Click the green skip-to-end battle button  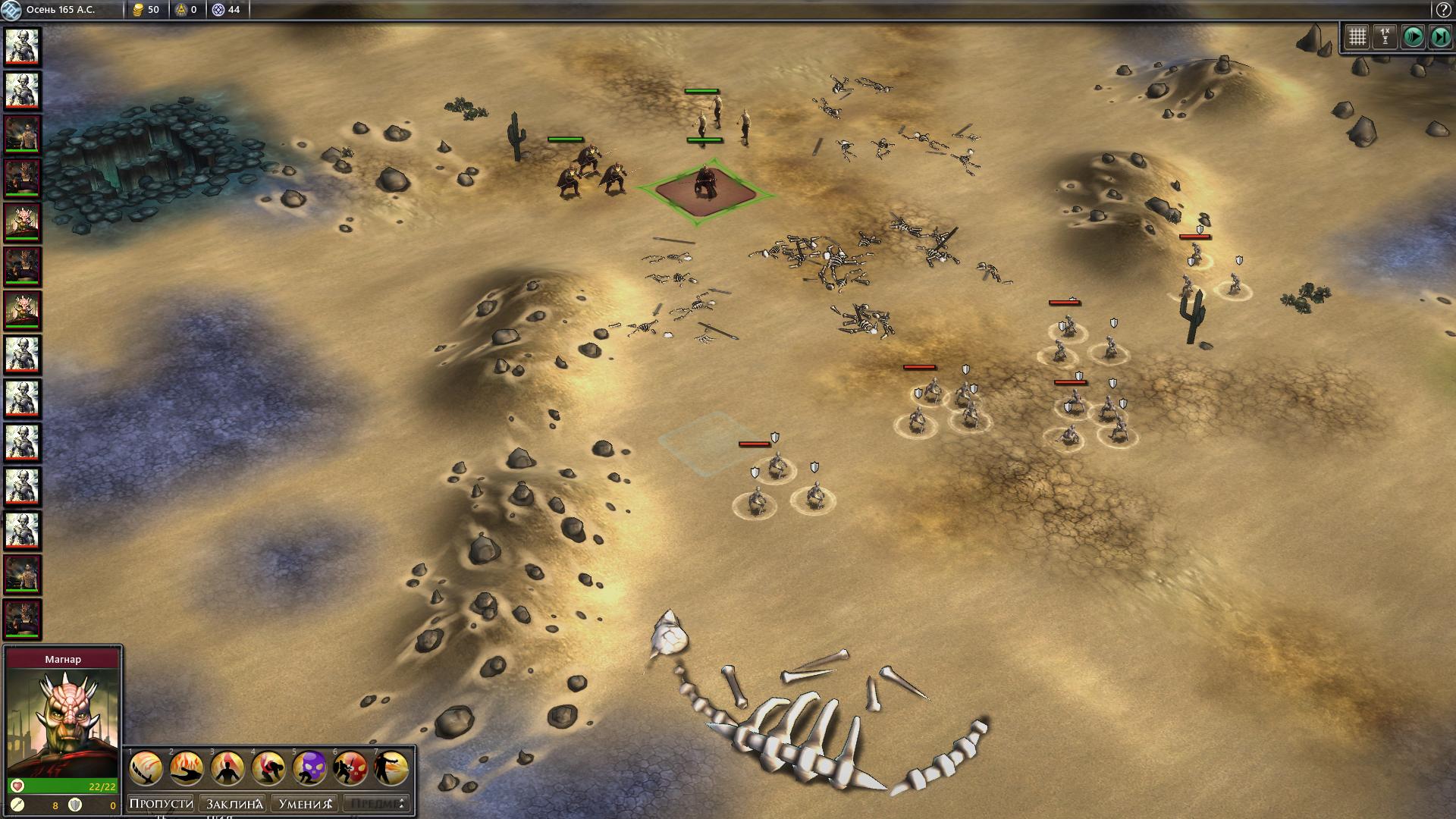point(1439,36)
